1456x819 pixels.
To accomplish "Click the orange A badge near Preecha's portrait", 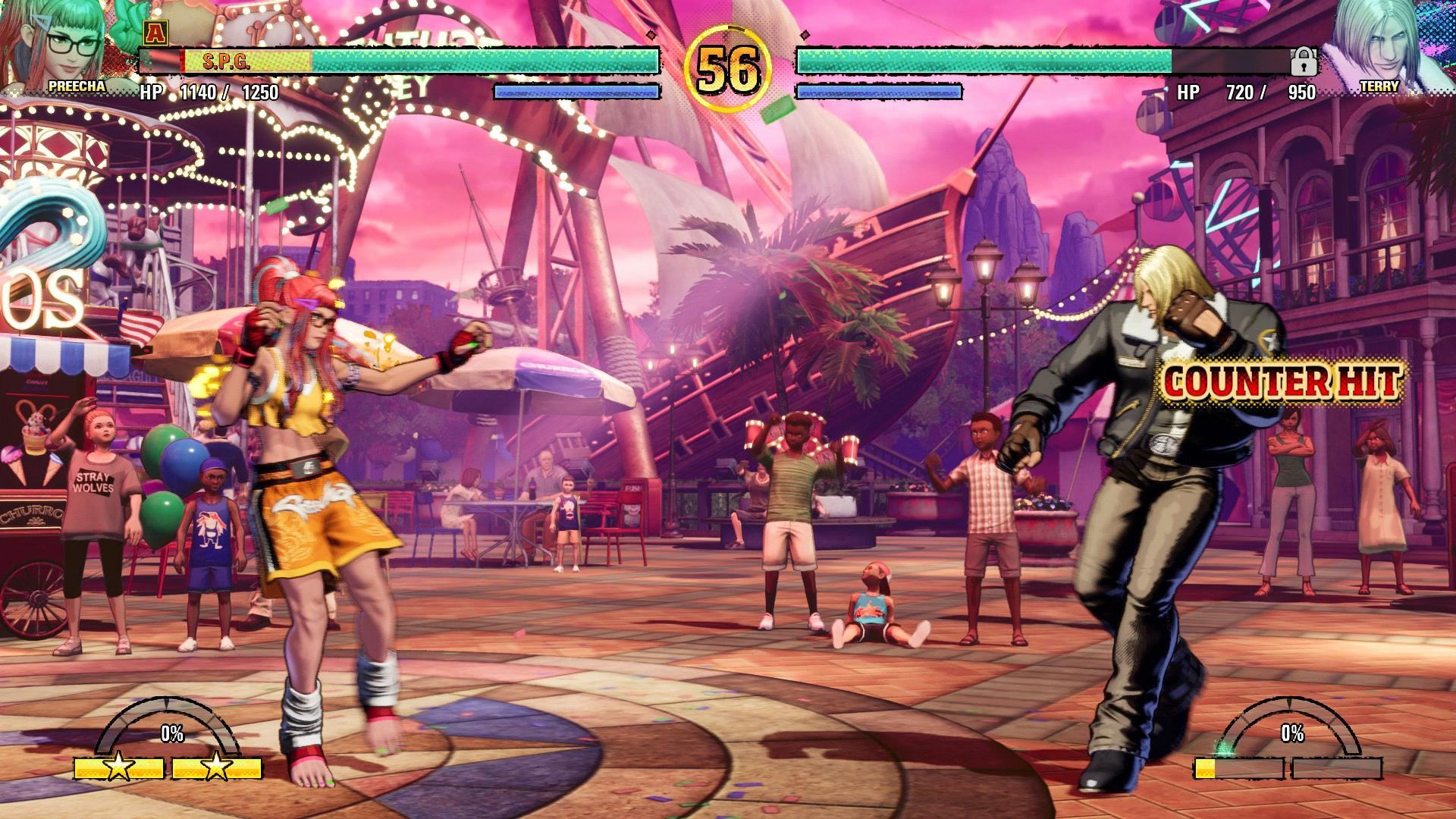I will click(x=155, y=32).
